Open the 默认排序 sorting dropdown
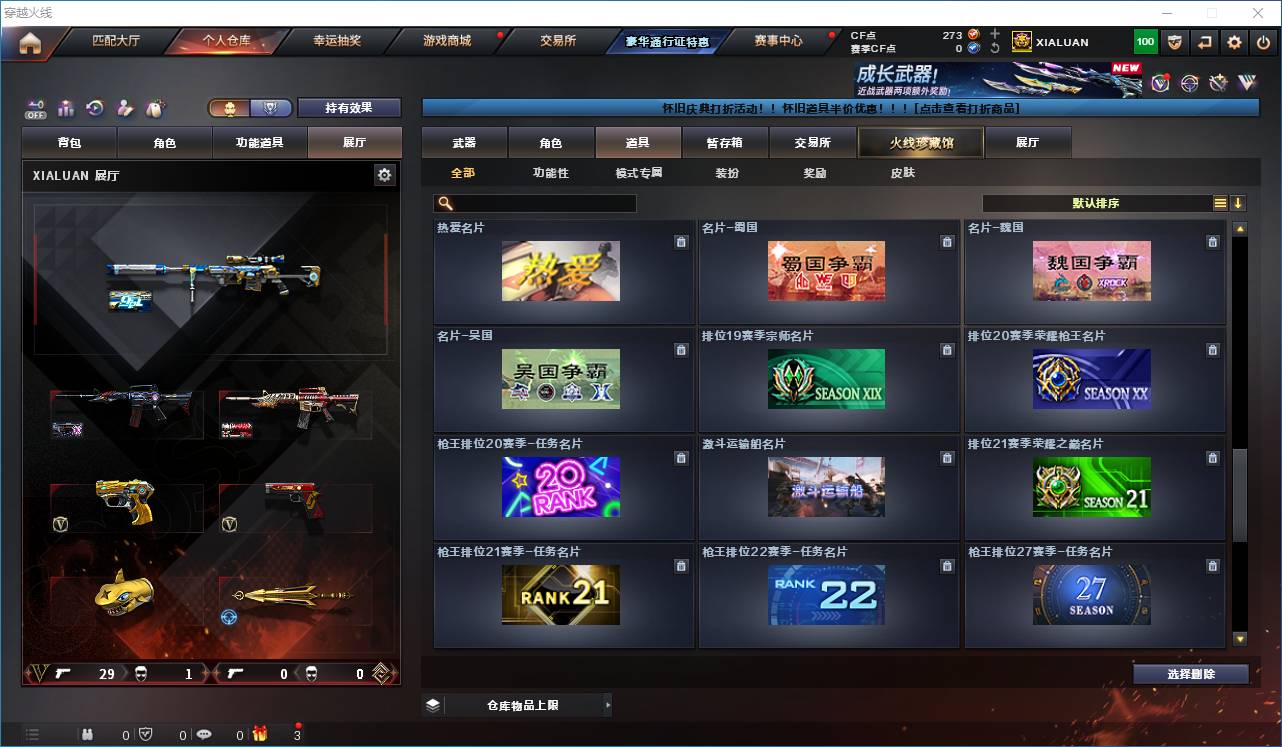Image resolution: width=1282 pixels, height=747 pixels. [x=1095, y=203]
